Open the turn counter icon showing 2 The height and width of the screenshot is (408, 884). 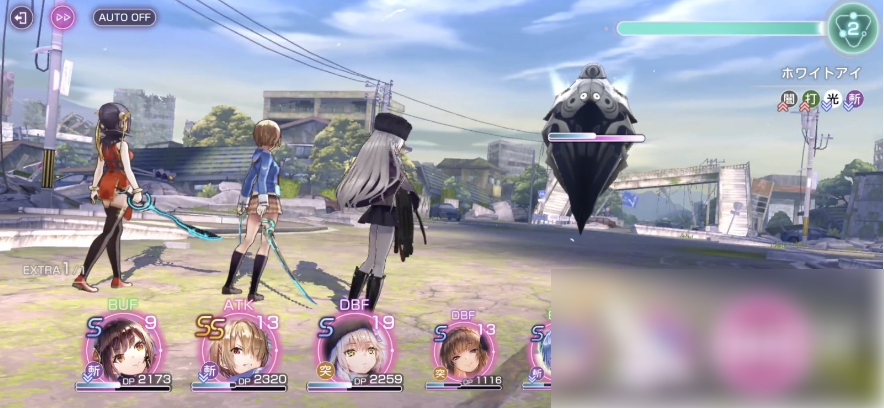point(852,27)
